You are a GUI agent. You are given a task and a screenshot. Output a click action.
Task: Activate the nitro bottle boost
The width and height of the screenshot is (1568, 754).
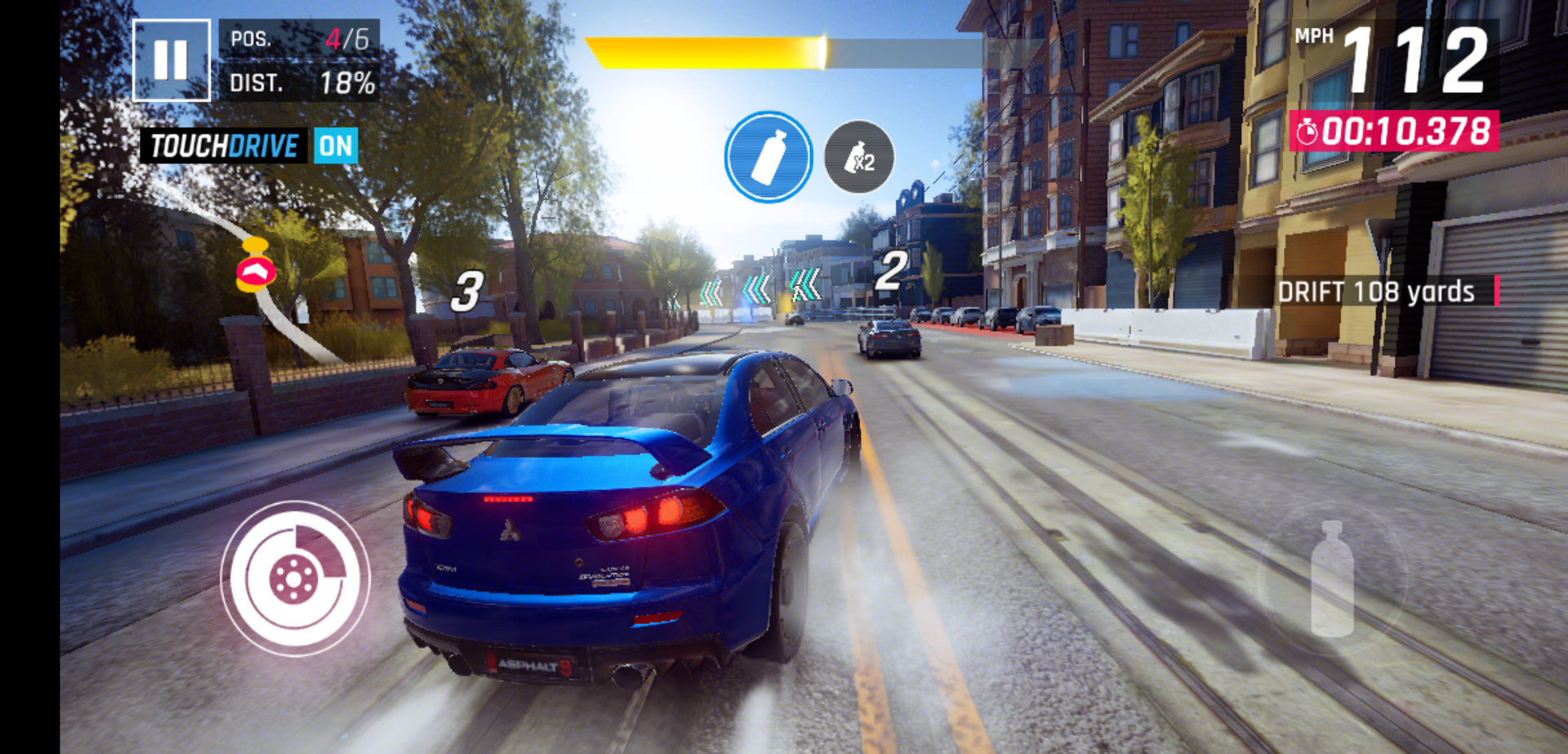coord(1332,579)
